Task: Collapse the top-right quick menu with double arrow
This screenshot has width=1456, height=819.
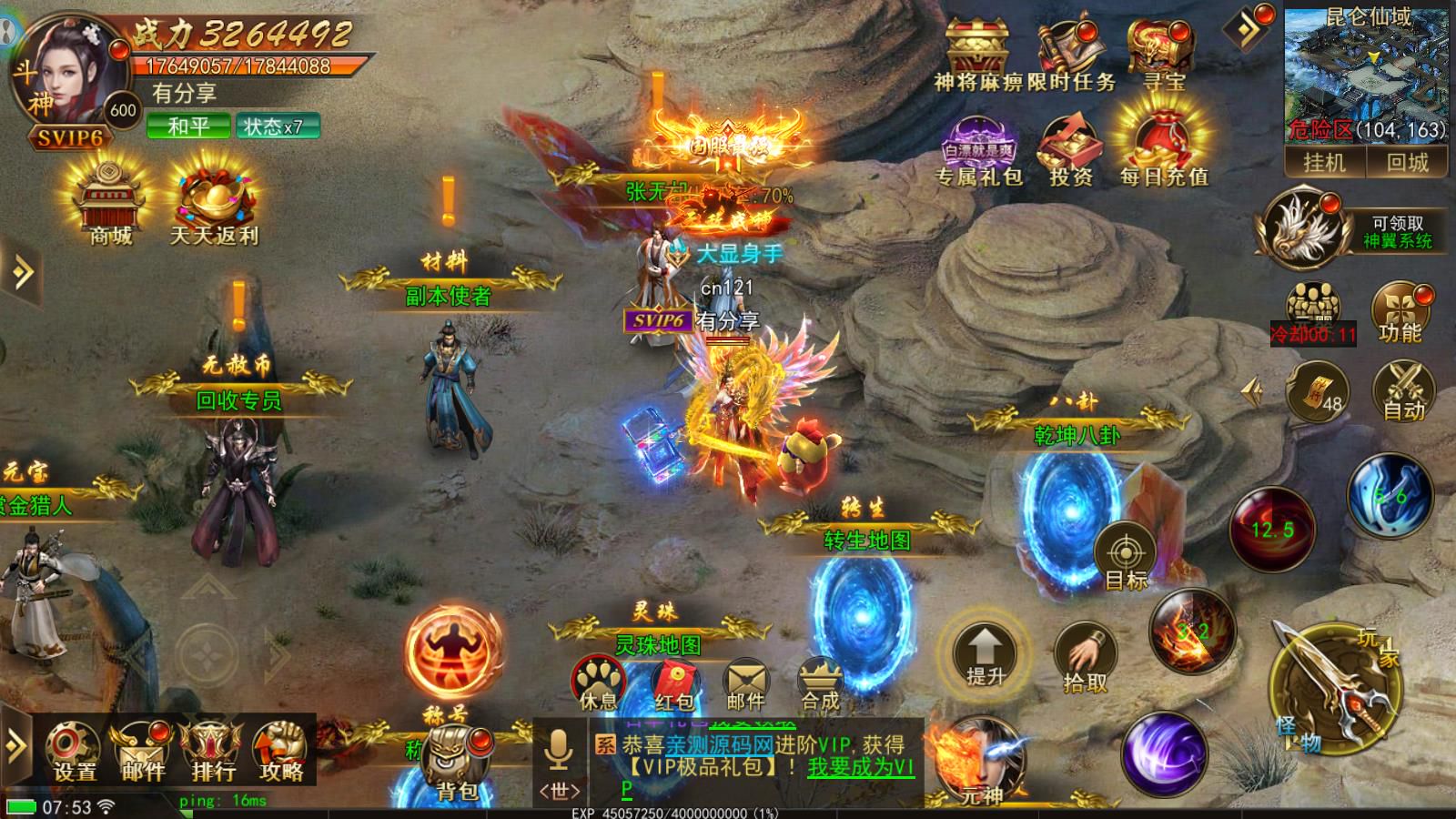Action: [1249, 27]
